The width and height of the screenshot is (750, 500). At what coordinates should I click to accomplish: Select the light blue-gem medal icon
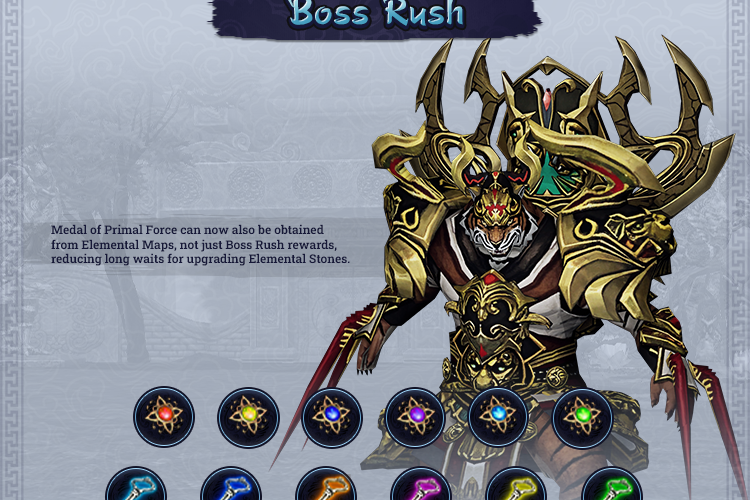pyautogui.click(x=498, y=417)
